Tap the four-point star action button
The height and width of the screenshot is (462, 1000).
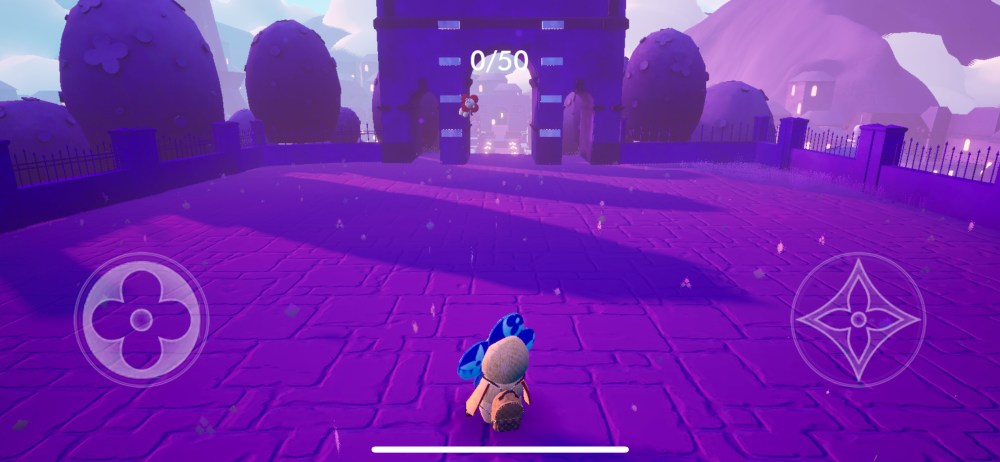[x=857, y=320]
